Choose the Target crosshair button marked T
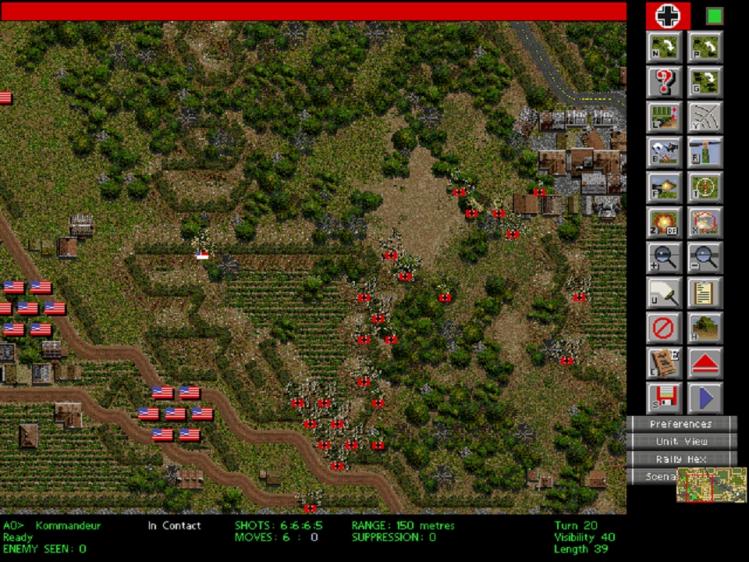749x562 pixels. [x=706, y=187]
